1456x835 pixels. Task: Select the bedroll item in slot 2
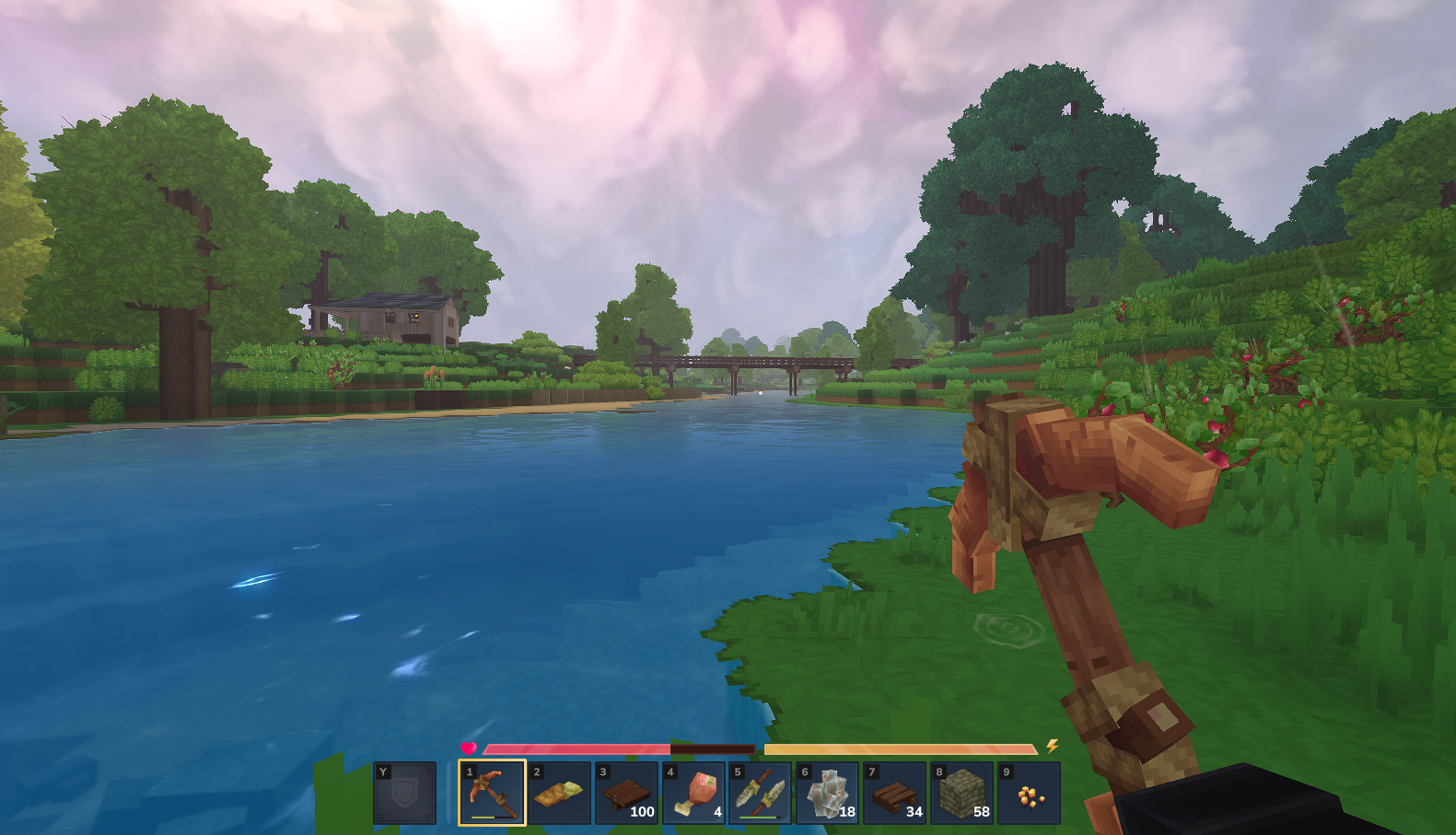pos(559,793)
